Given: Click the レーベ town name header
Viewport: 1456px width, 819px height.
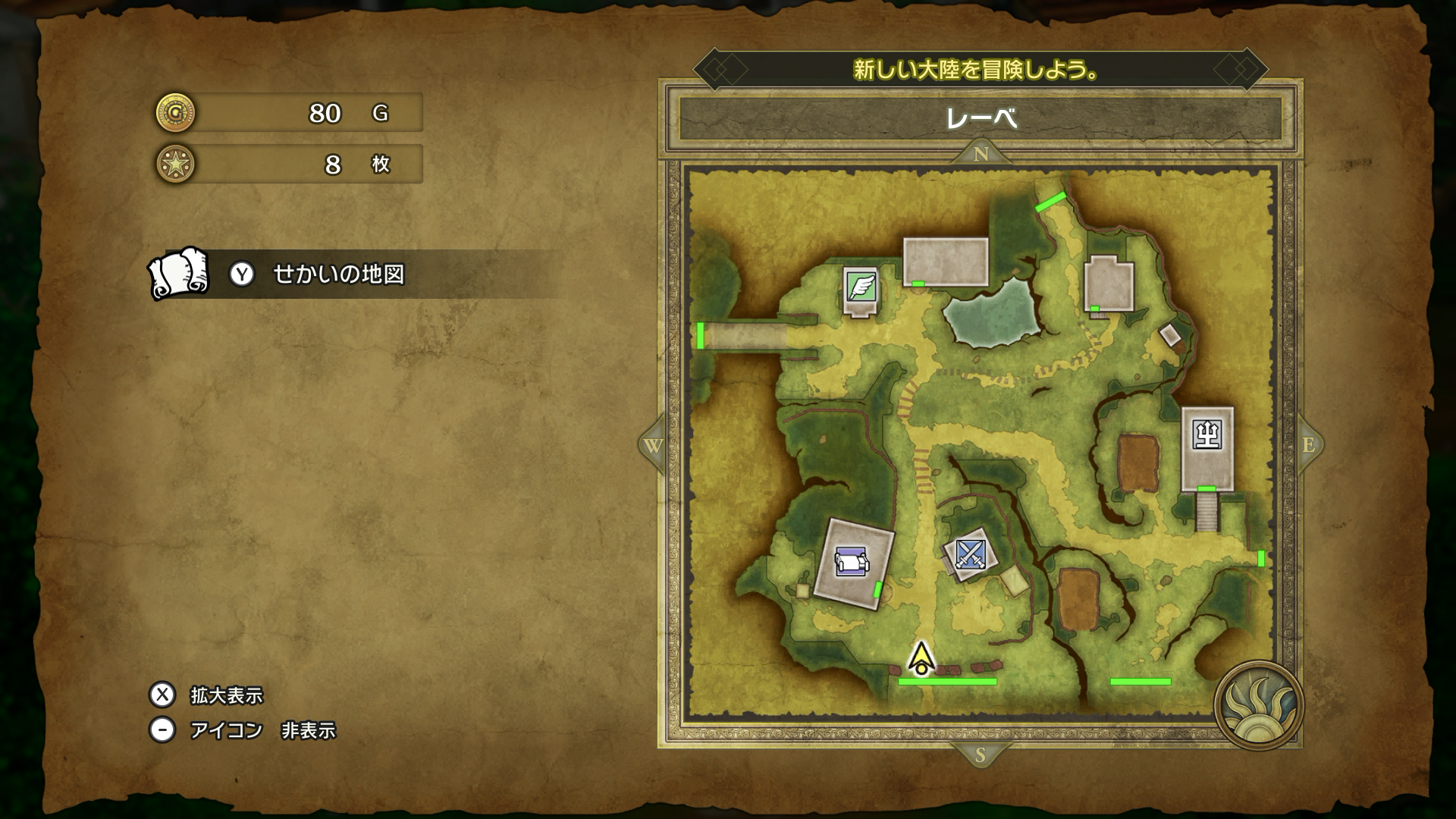Looking at the screenshot, I should click(x=981, y=118).
